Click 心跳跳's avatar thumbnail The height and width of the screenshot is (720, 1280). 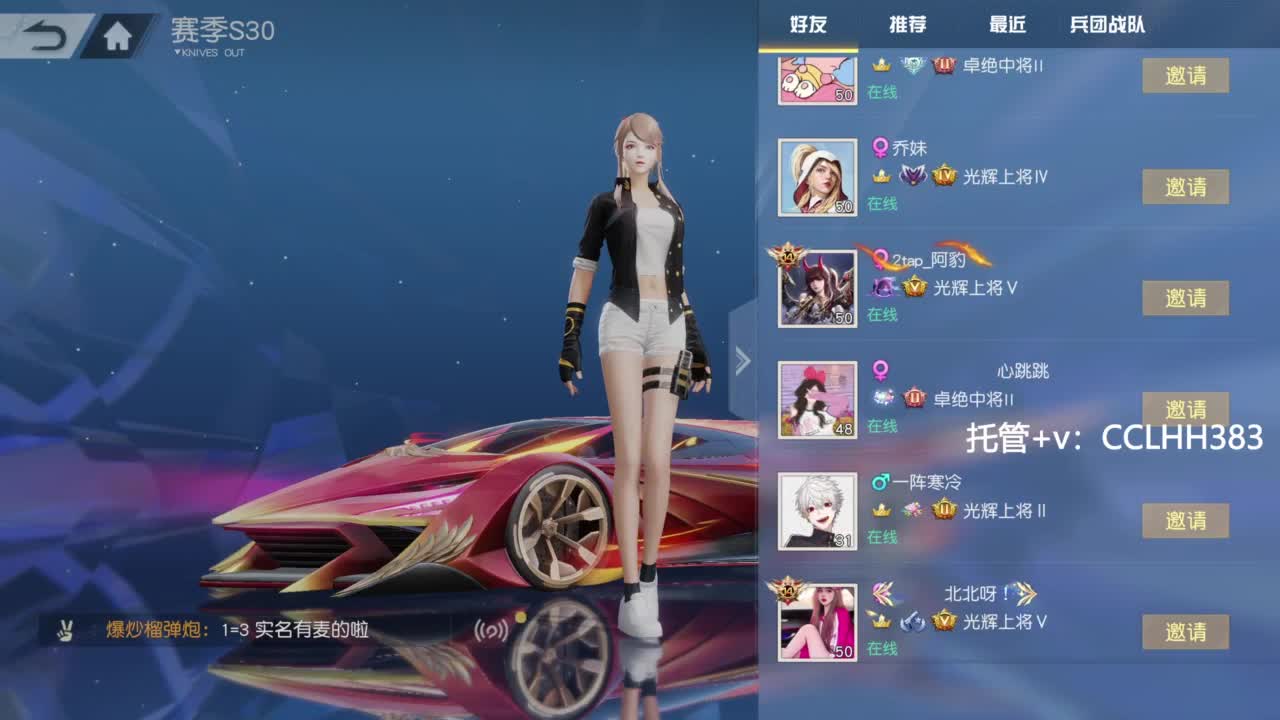pyautogui.click(x=816, y=398)
